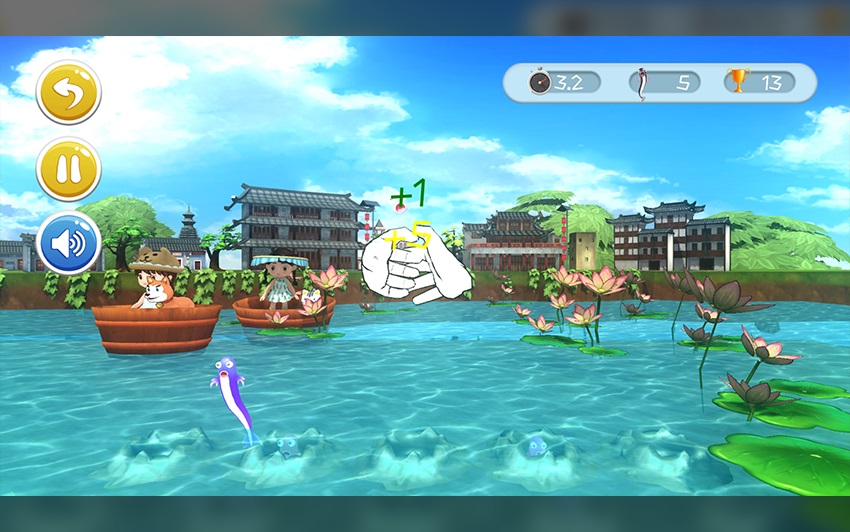Viewport: 850px width, 532px height.
Task: Click the yellow back arrow button
Action: 69,93
